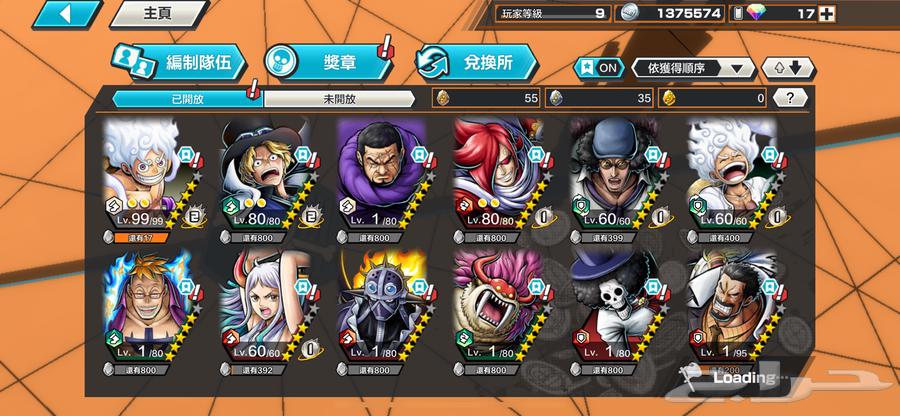Switch to the 未開放 locked tab

338,98
